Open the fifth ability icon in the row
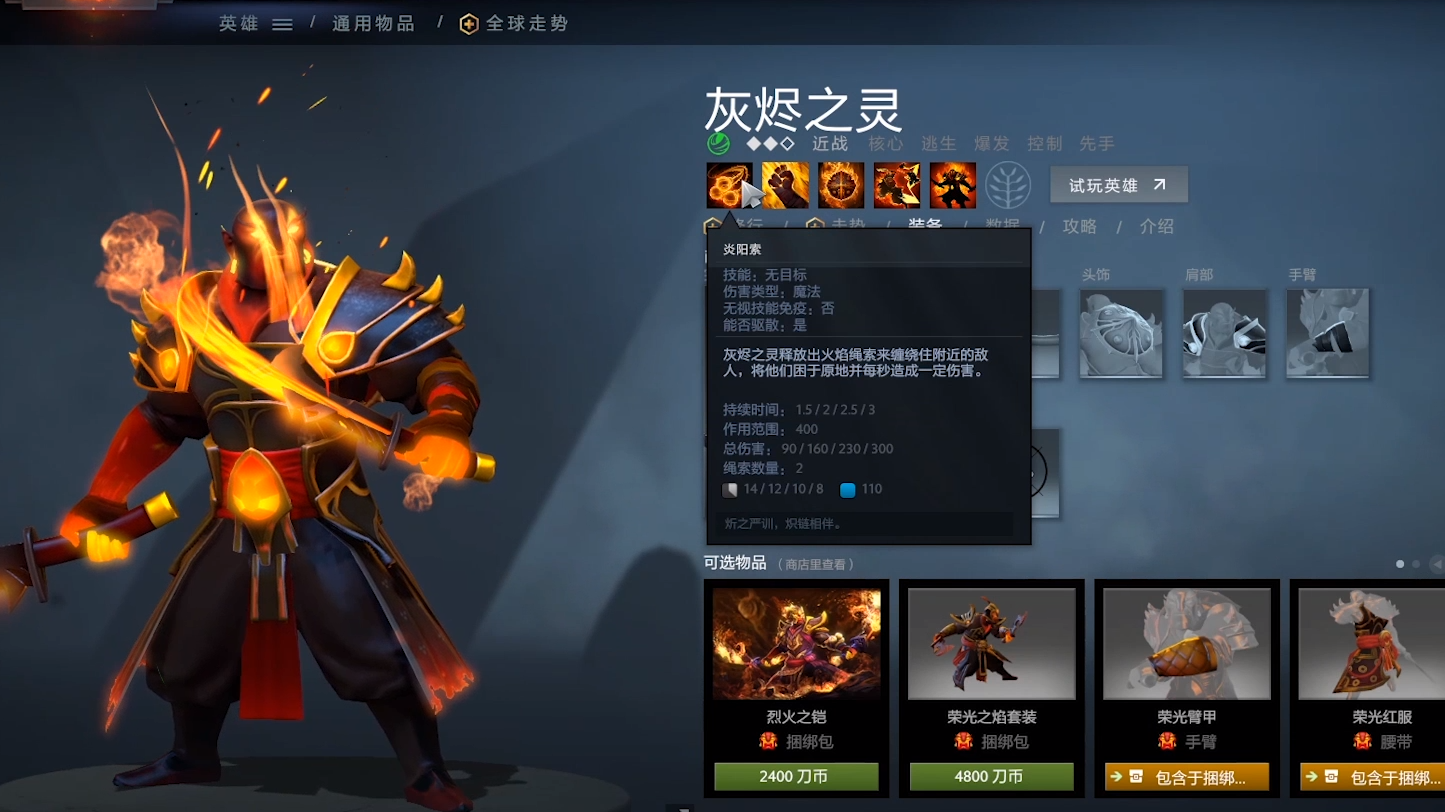This screenshot has height=812, width=1445. (952, 186)
